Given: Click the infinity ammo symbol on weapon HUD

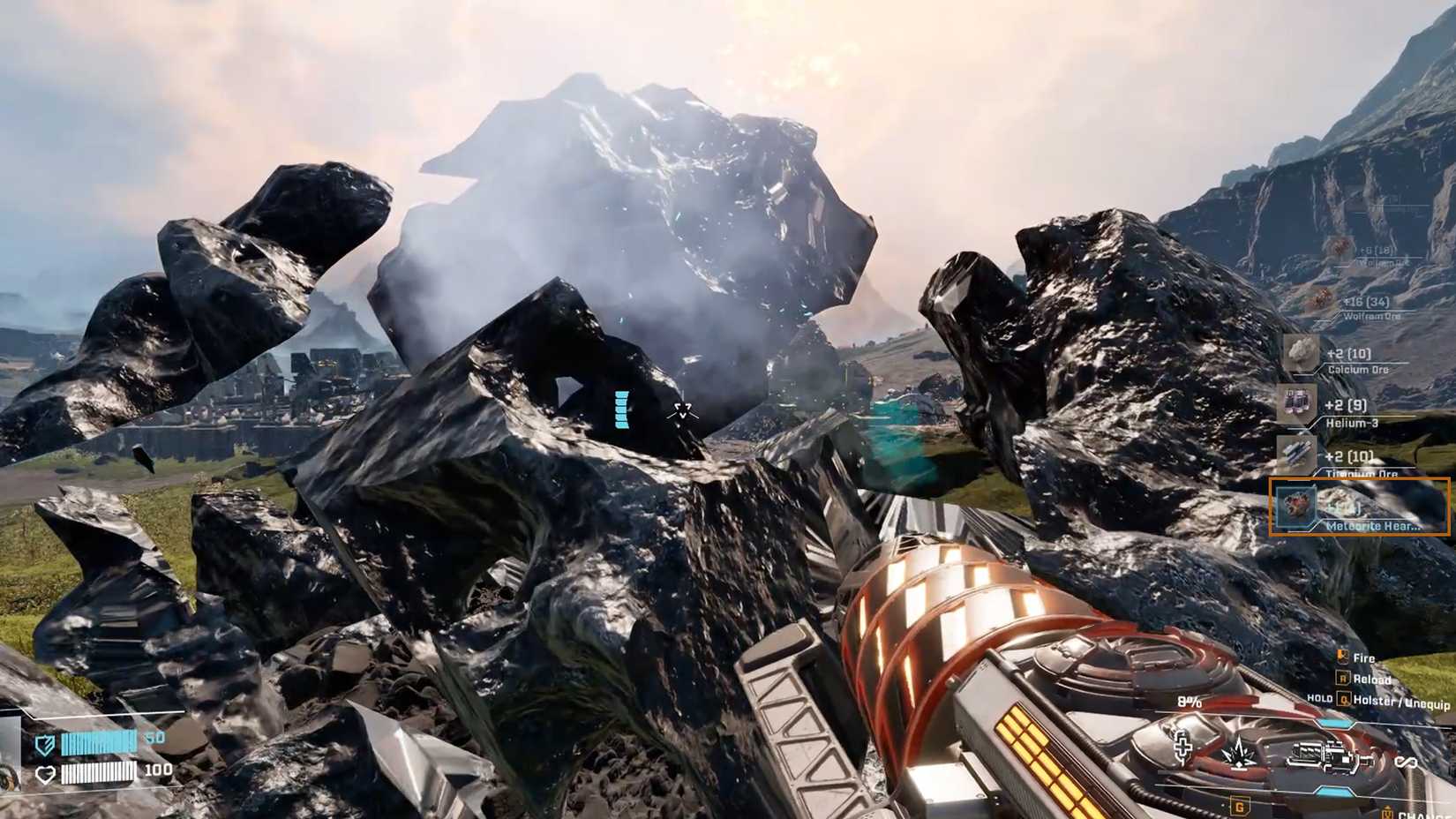Looking at the screenshot, I should pyautogui.click(x=1406, y=761).
